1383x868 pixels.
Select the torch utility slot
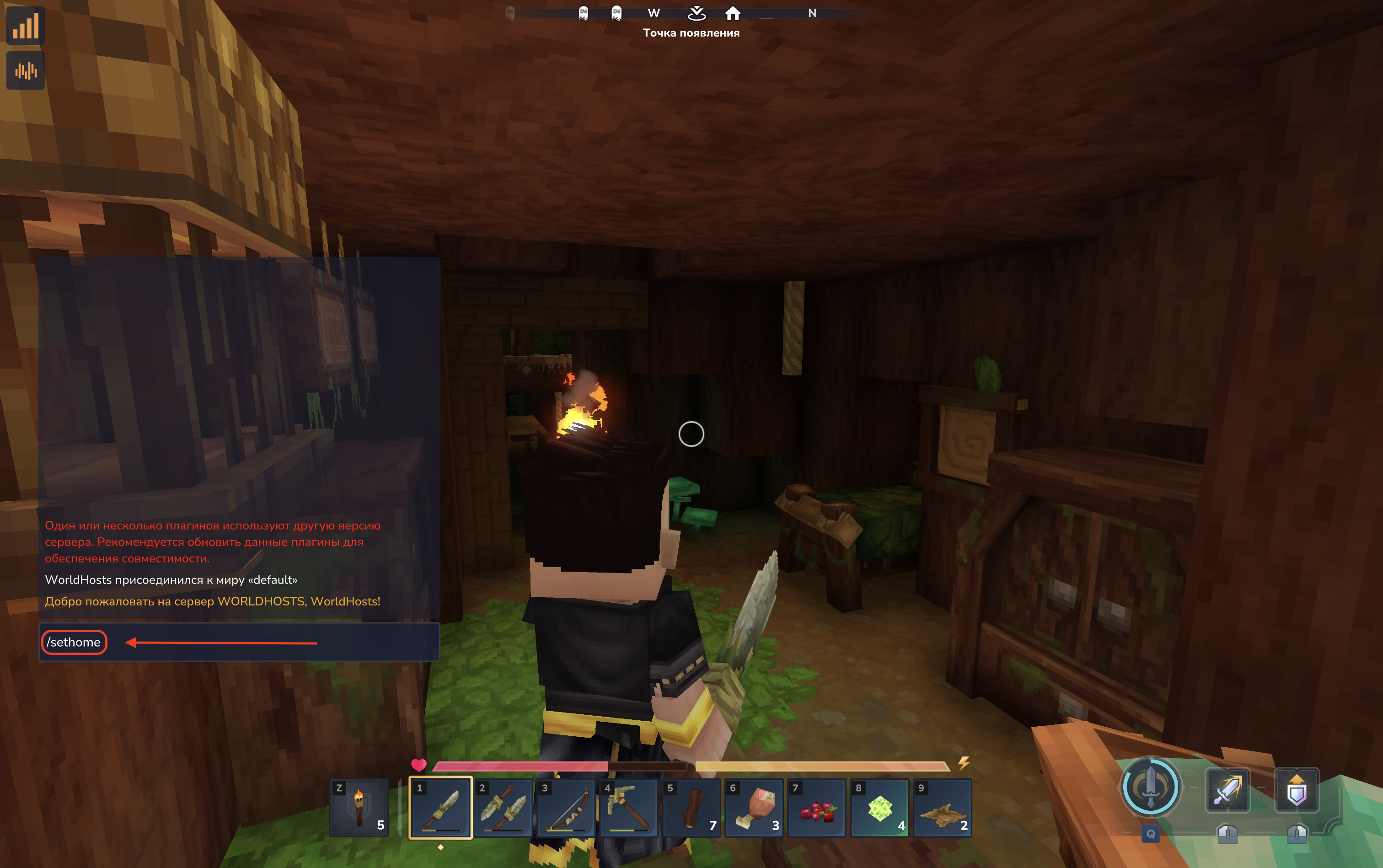click(x=359, y=807)
